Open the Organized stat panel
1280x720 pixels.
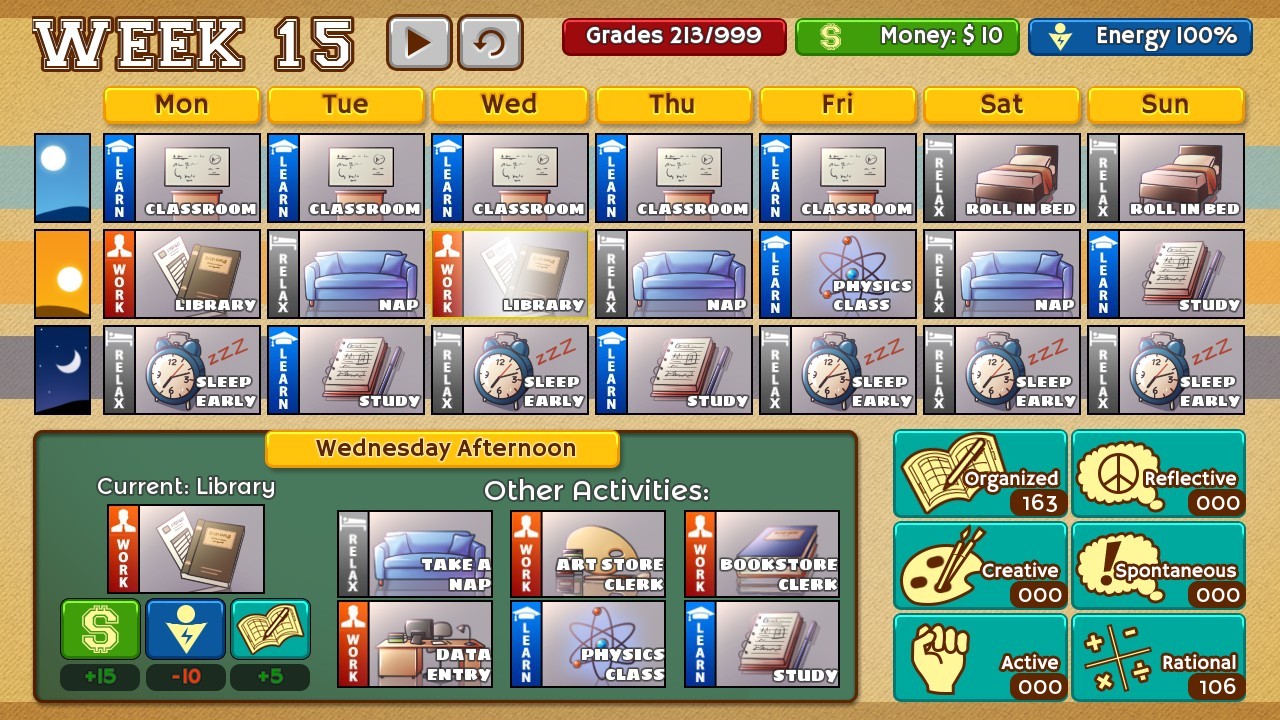click(x=980, y=473)
